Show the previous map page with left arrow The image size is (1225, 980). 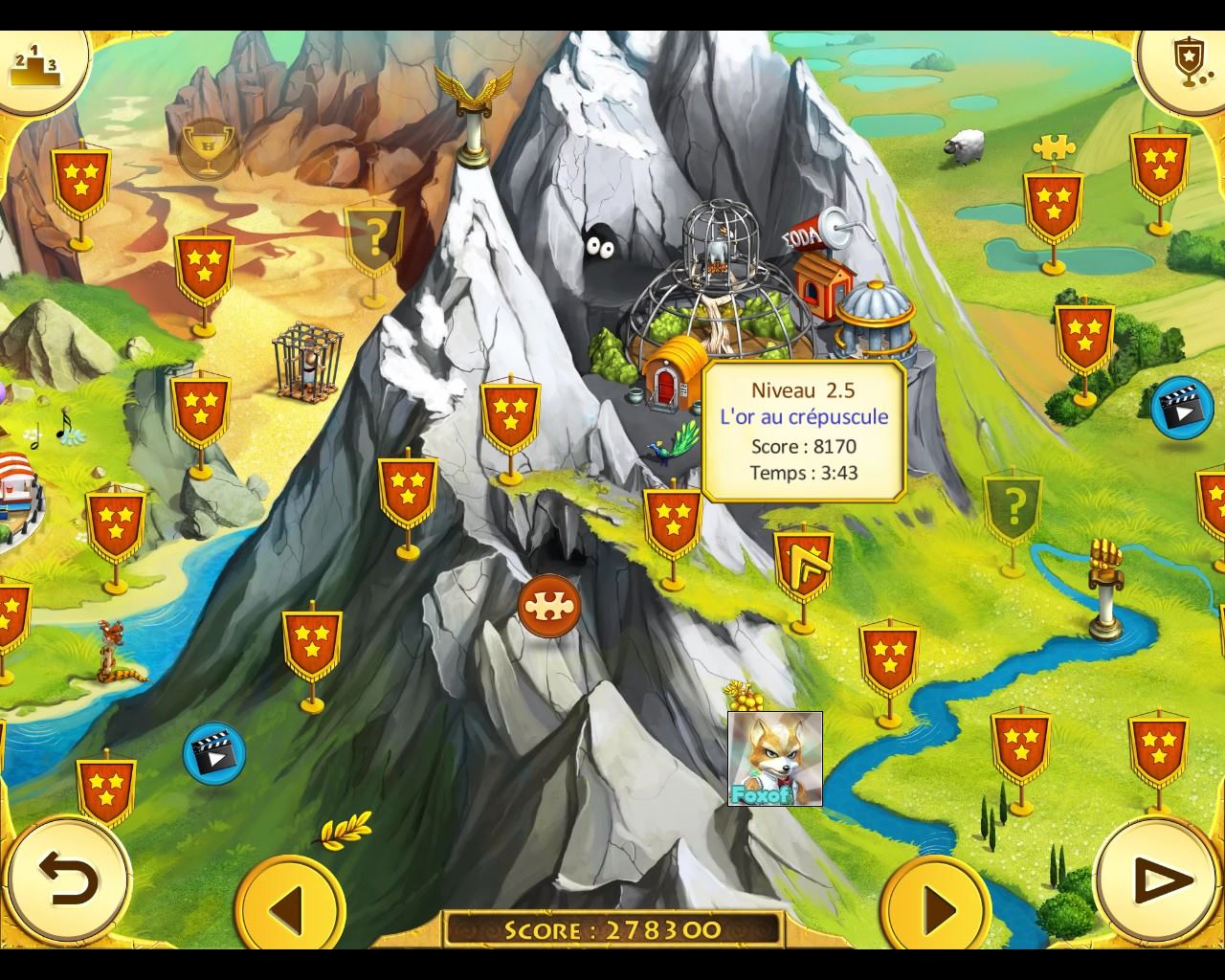(x=289, y=905)
